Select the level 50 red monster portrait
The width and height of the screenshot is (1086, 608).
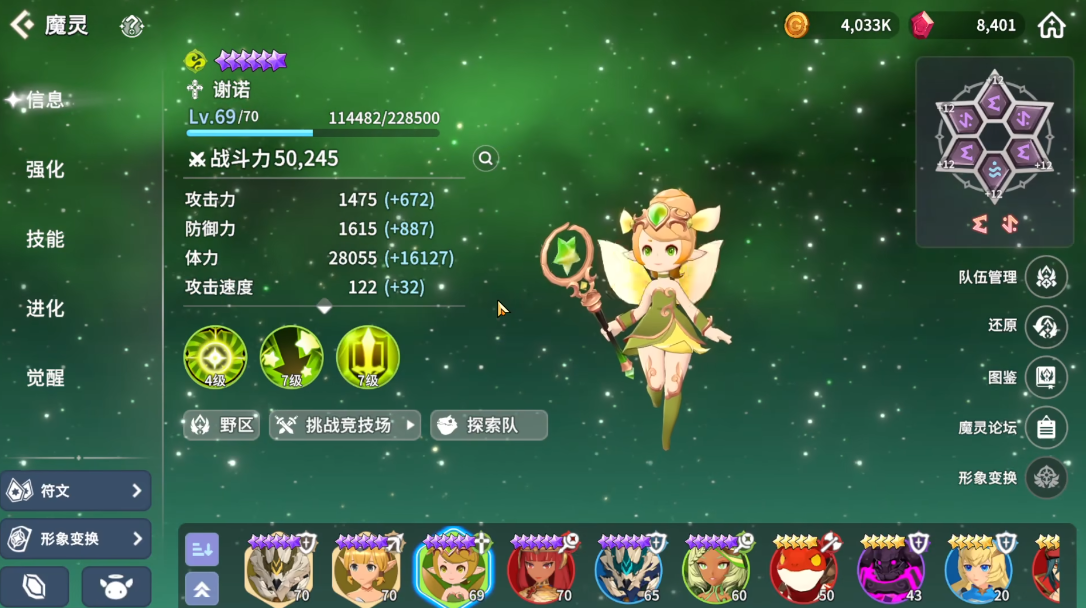coord(804,570)
